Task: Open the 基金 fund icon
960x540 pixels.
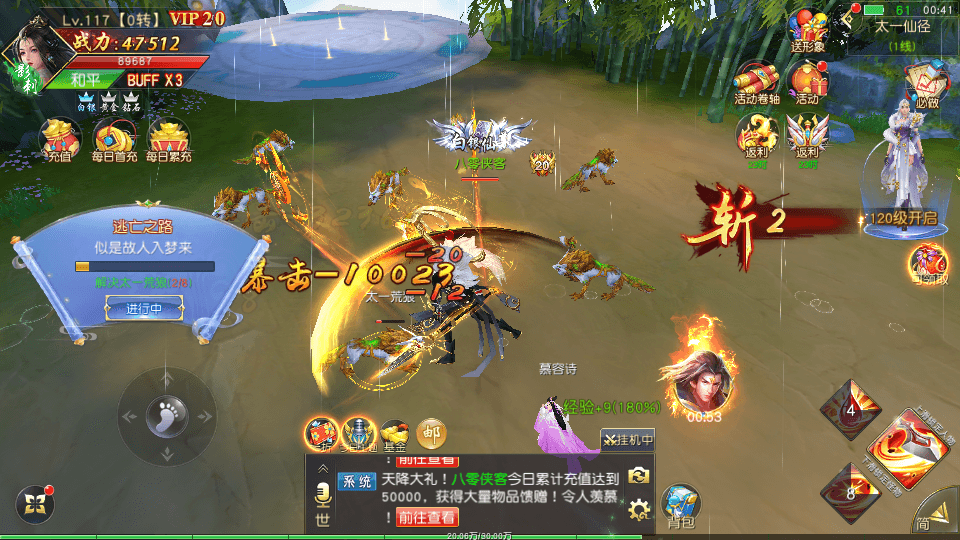Action: pos(393,434)
